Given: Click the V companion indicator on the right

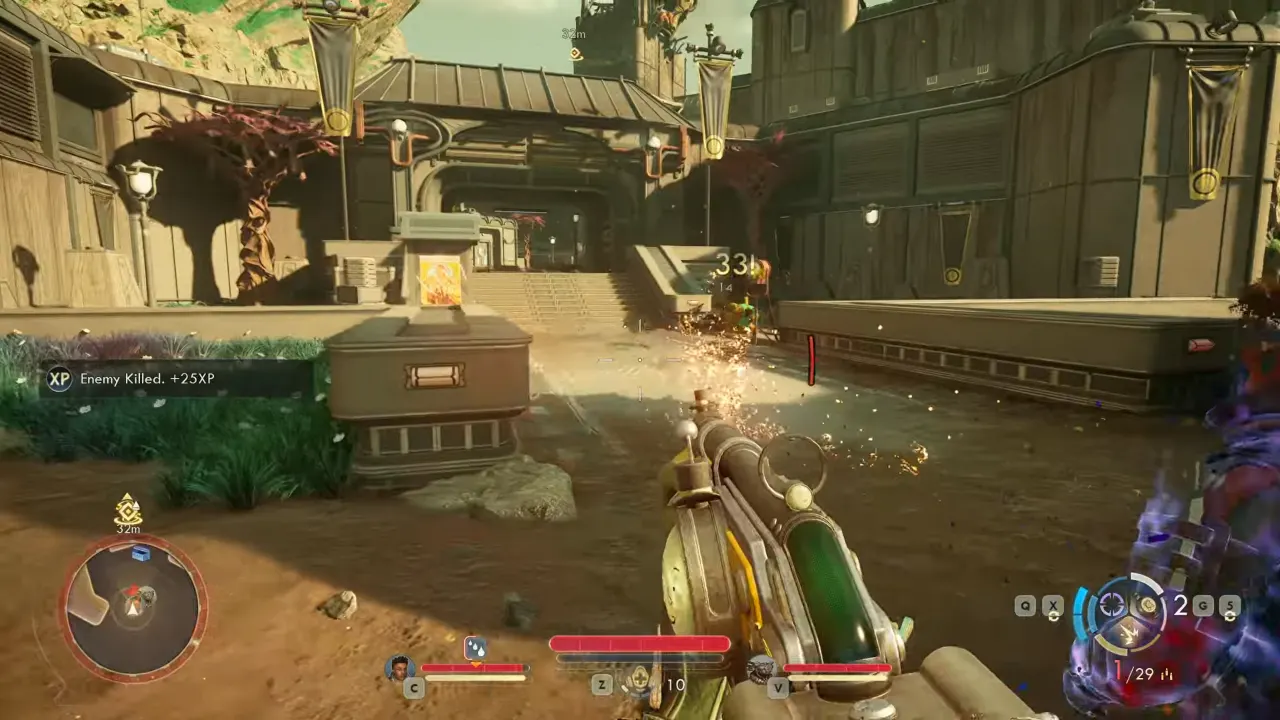Looking at the screenshot, I should click(x=778, y=687).
